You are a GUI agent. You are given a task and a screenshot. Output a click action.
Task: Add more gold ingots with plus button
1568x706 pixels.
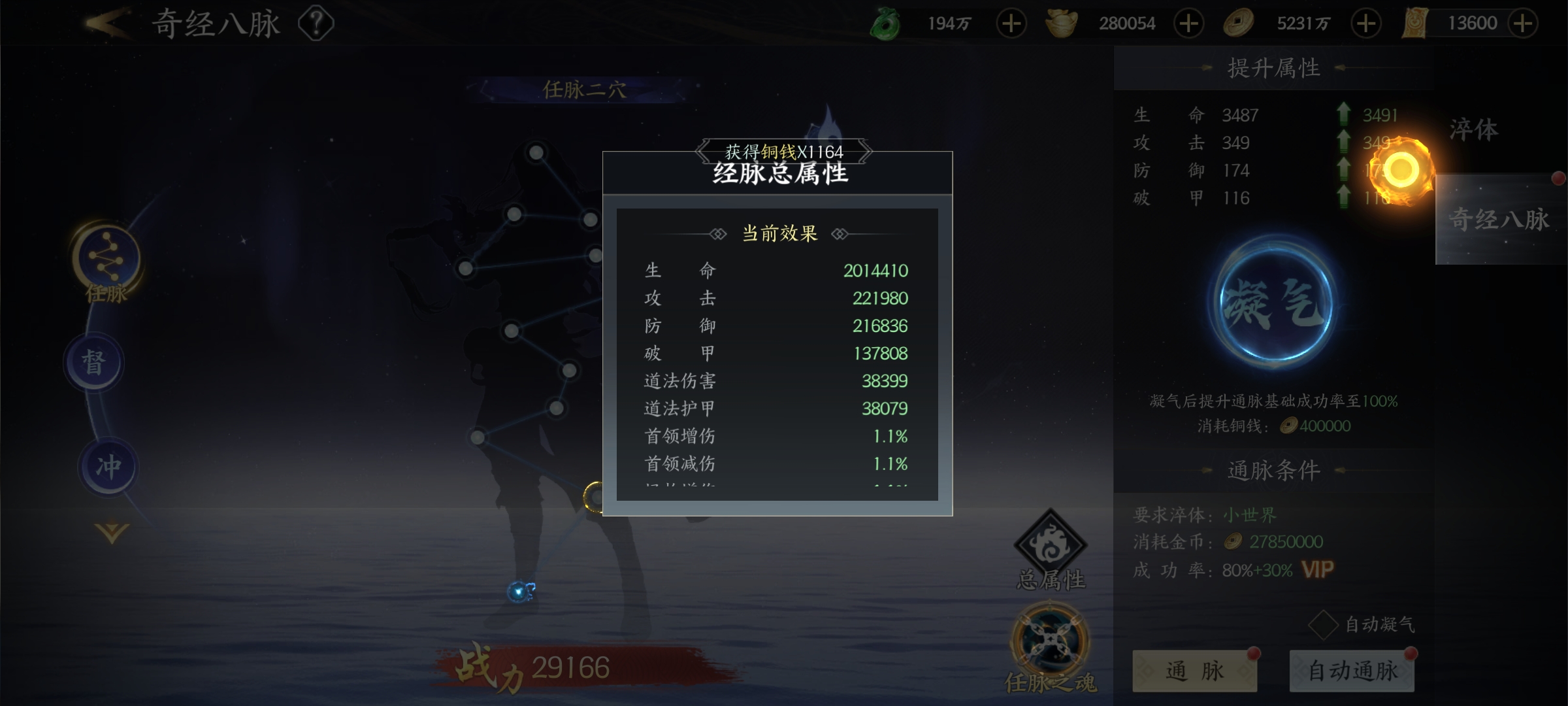click(1188, 24)
